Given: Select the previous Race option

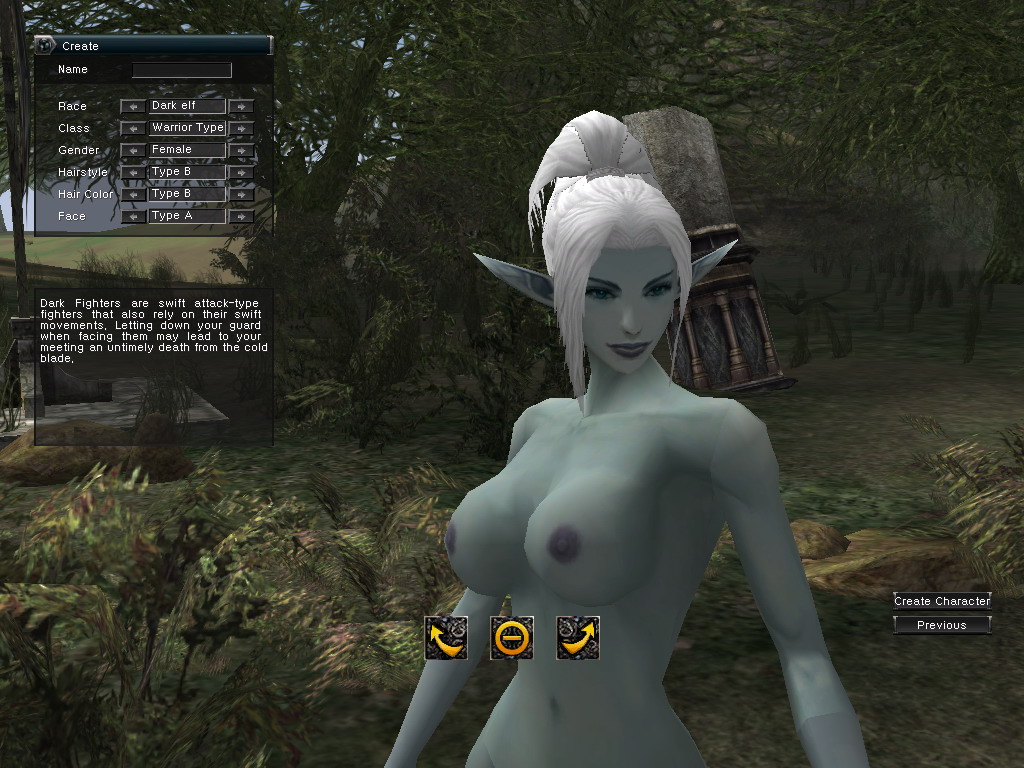Looking at the screenshot, I should (133, 106).
